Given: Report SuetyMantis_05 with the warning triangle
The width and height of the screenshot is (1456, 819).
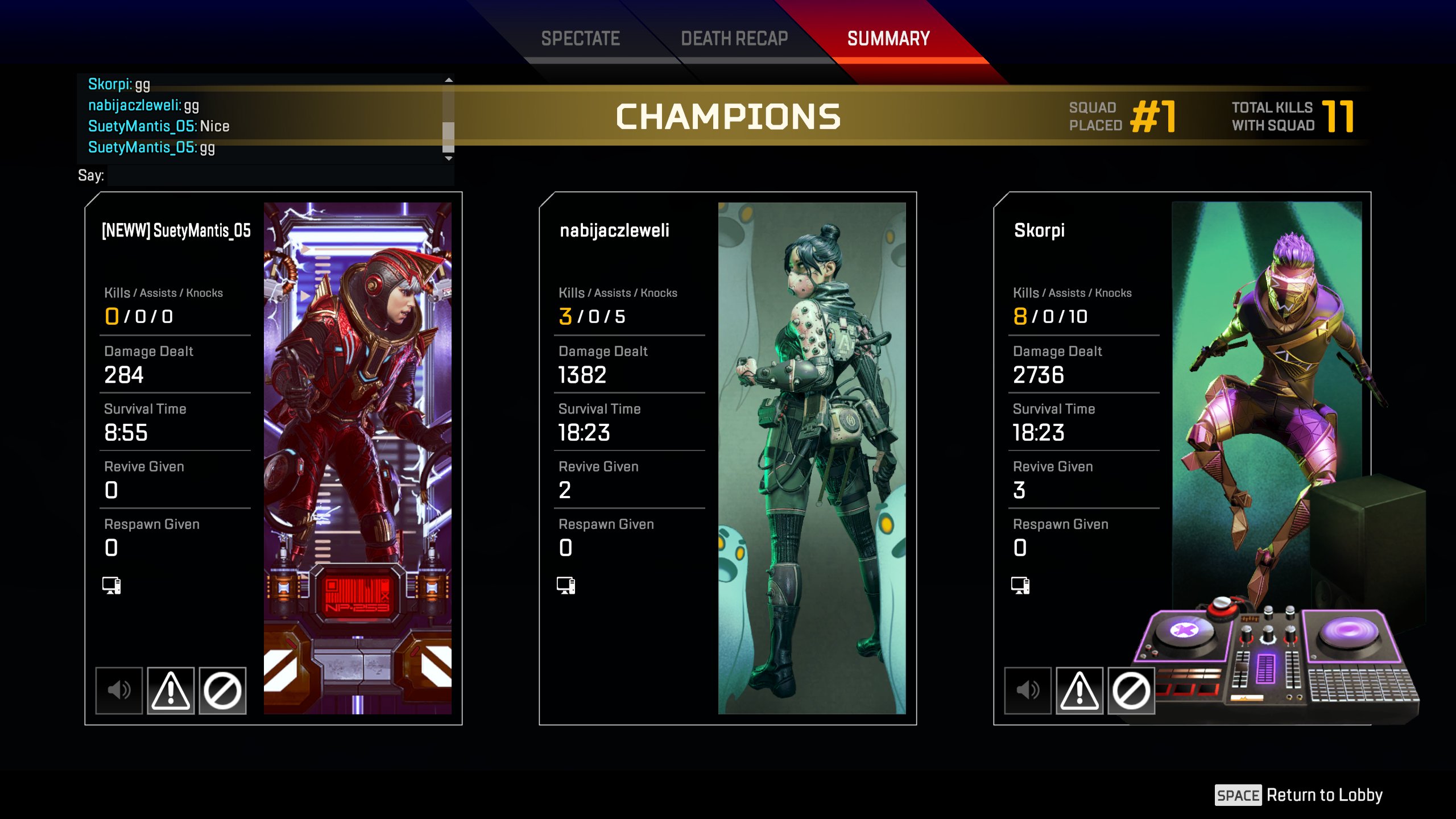Looking at the screenshot, I should pyautogui.click(x=171, y=690).
